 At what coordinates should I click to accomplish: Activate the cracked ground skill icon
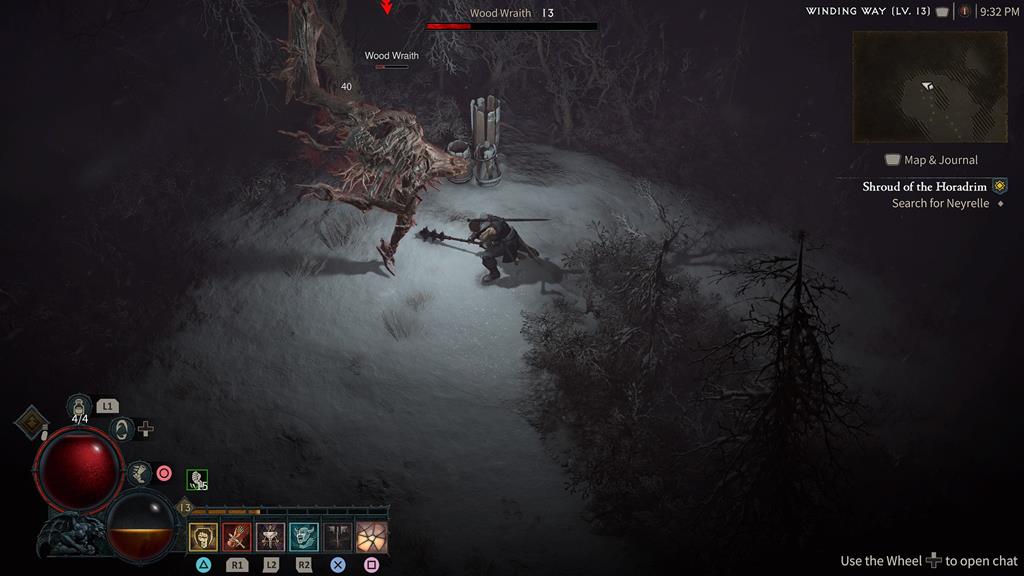(x=372, y=537)
